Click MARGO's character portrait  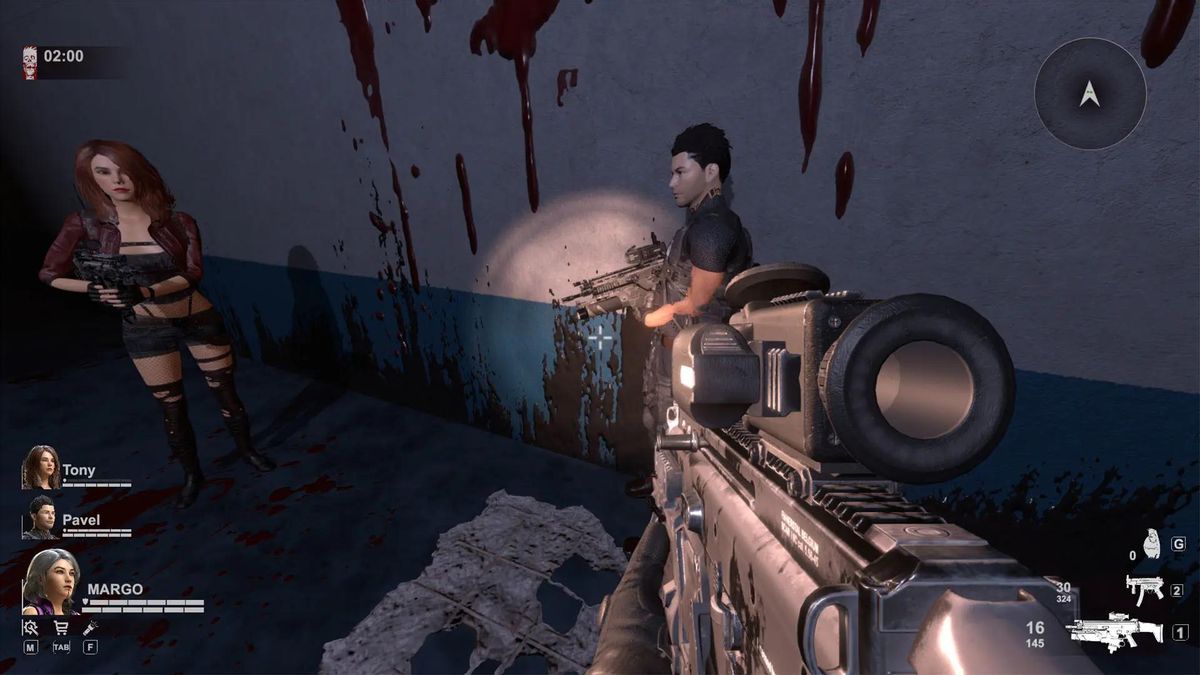[51, 582]
